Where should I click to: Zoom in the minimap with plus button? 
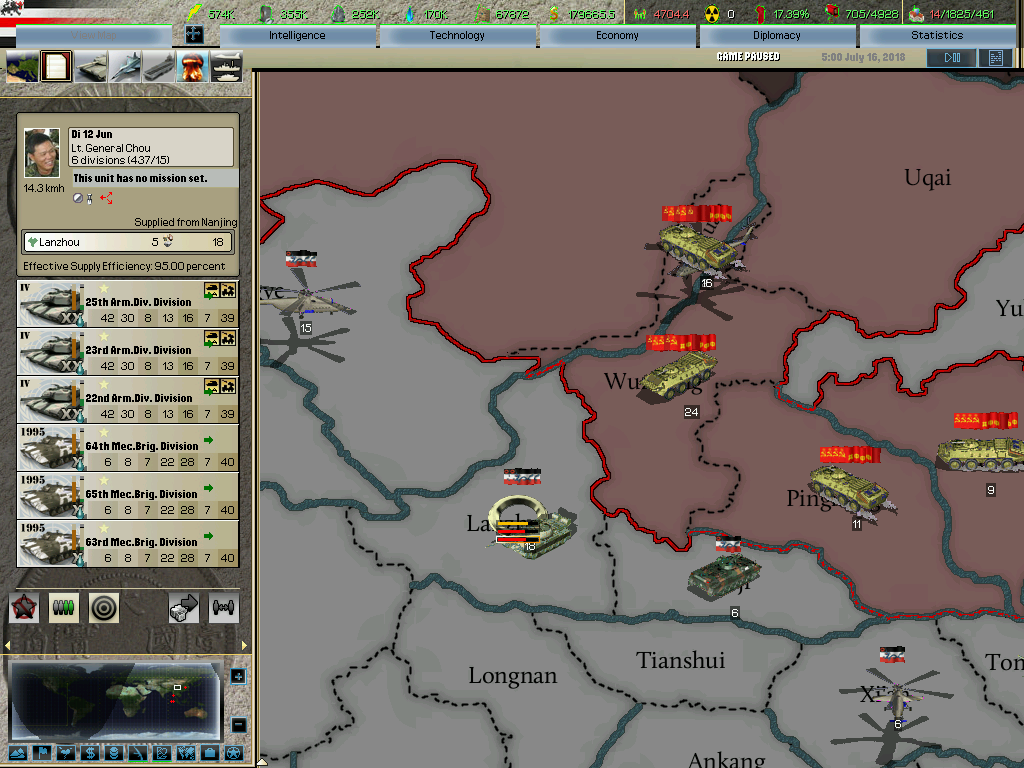click(x=238, y=677)
